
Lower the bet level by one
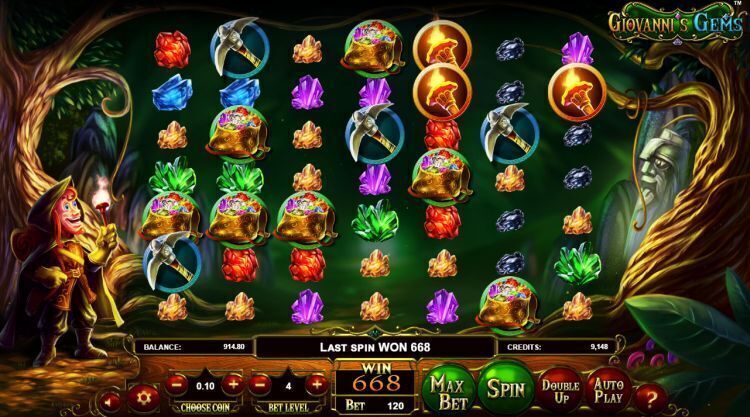tap(258, 383)
